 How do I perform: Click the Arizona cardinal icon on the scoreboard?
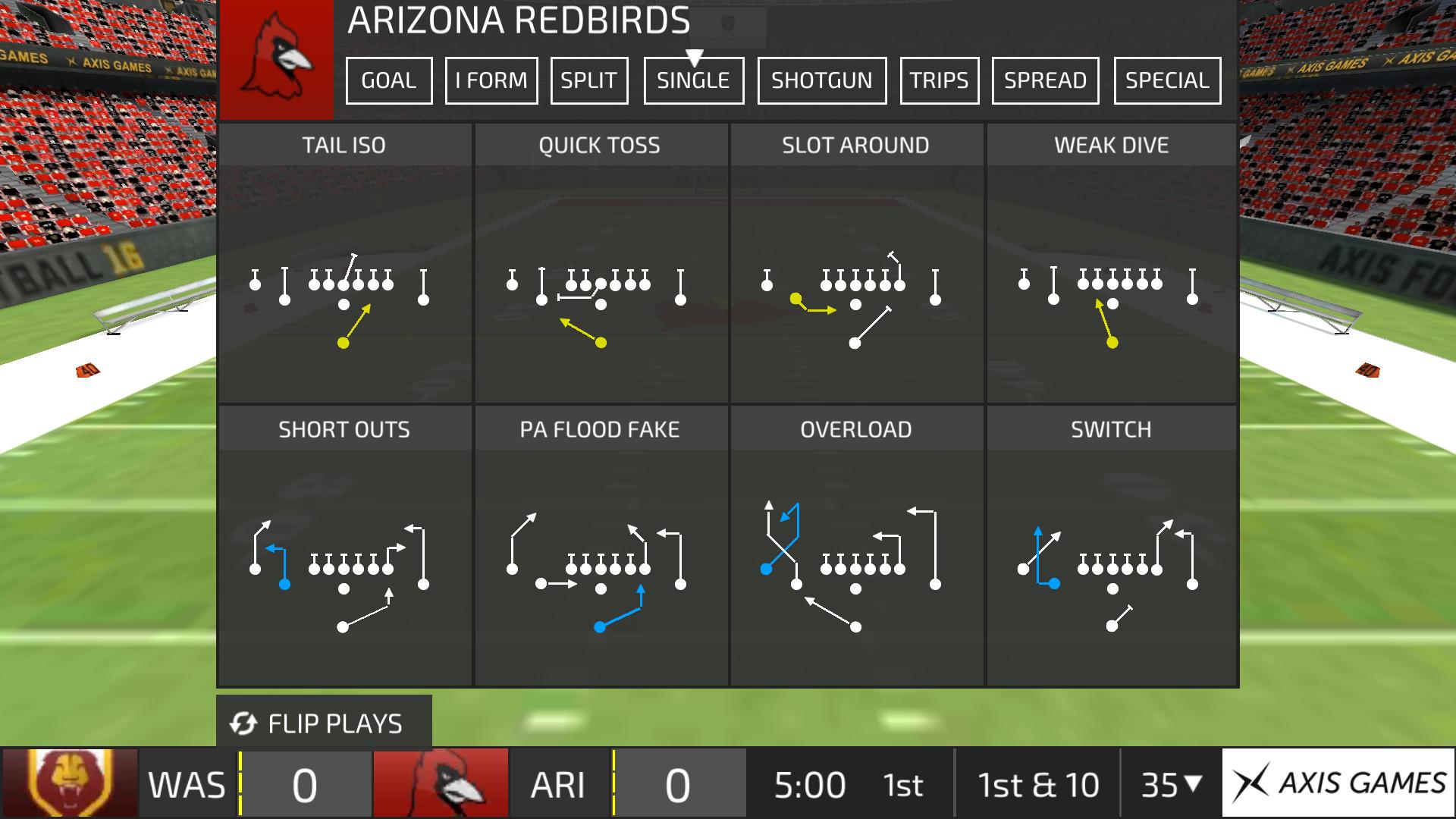point(441,784)
